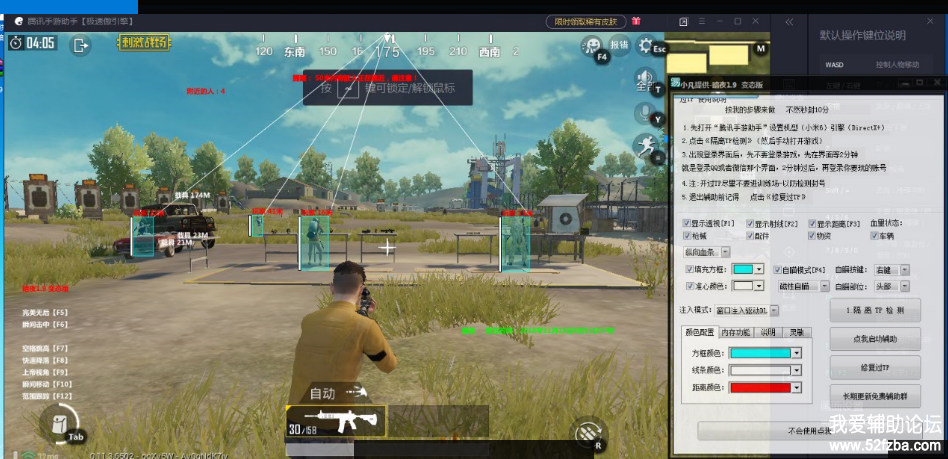The image size is (948, 459).
Task: Toggle the 显示透视 checkbox
Action: click(x=687, y=223)
